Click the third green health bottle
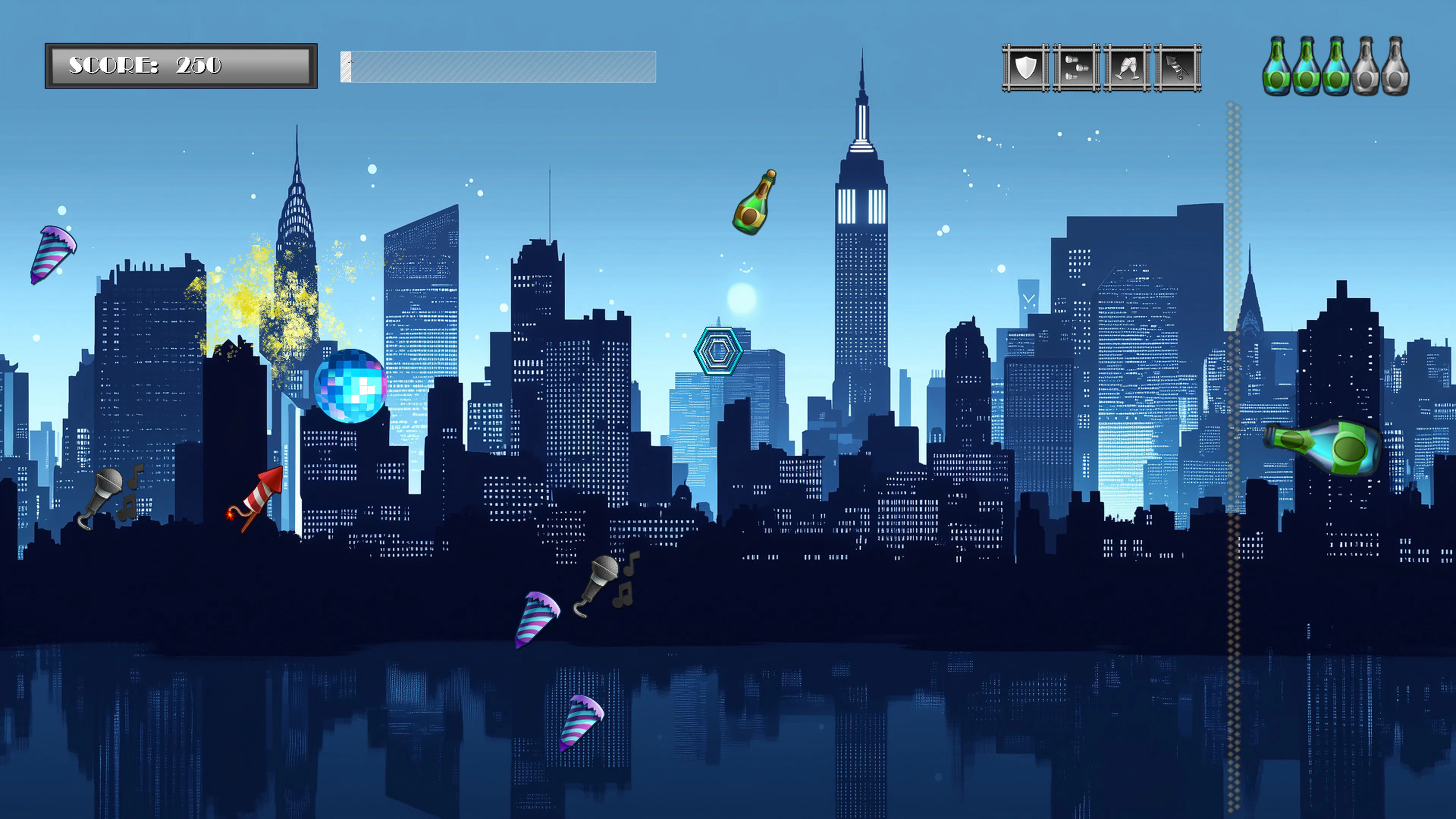Image resolution: width=1456 pixels, height=819 pixels. (x=1337, y=67)
